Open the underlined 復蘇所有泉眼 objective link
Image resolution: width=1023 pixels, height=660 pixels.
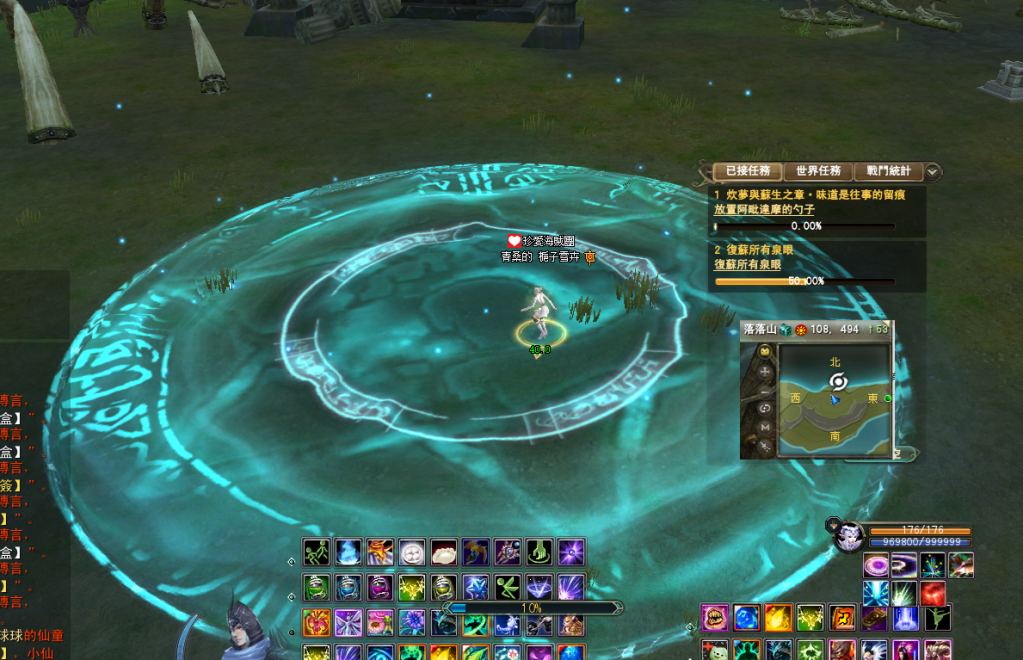click(748, 265)
